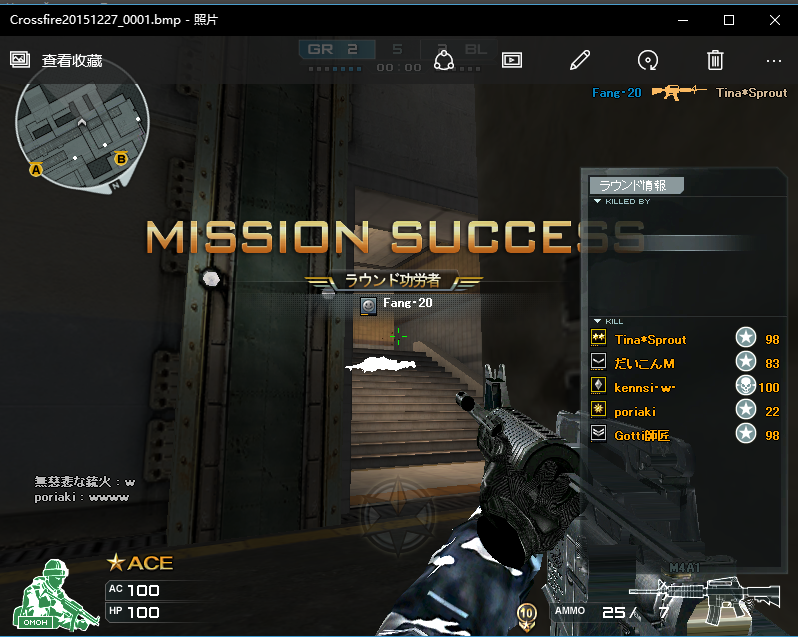Close the photo viewer window
798x637 pixels.
774,20
